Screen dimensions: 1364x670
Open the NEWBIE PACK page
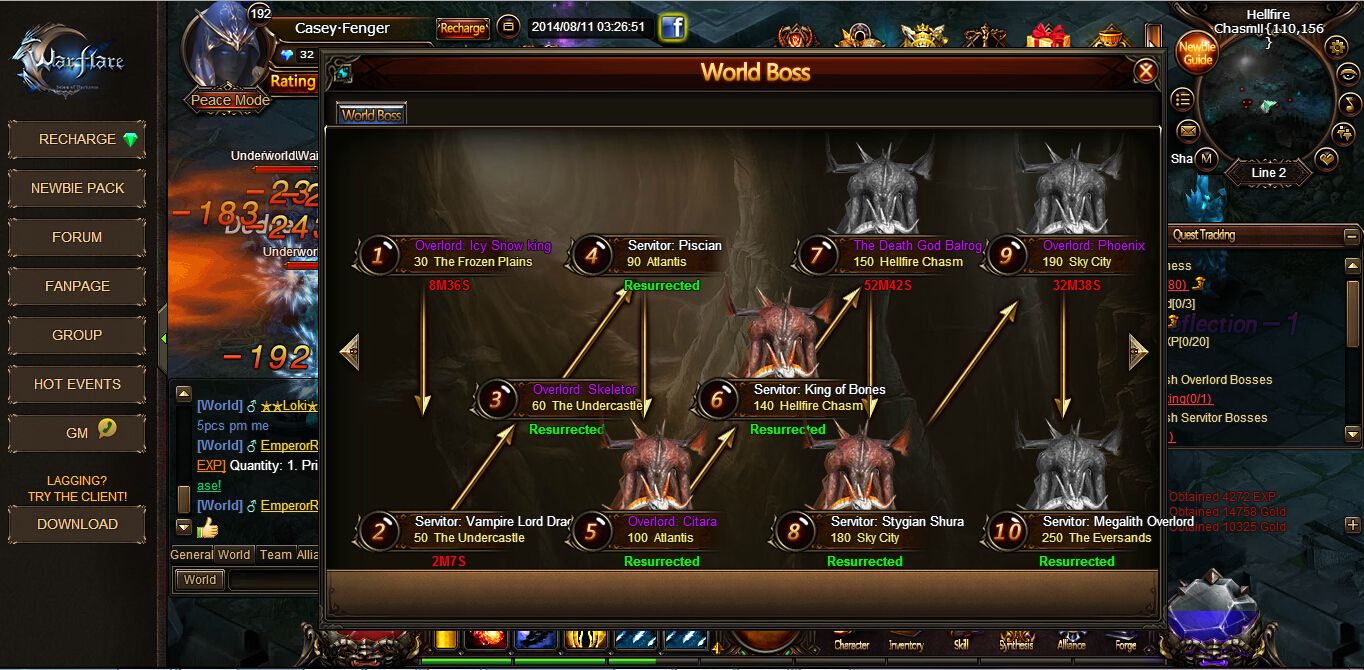click(77, 188)
